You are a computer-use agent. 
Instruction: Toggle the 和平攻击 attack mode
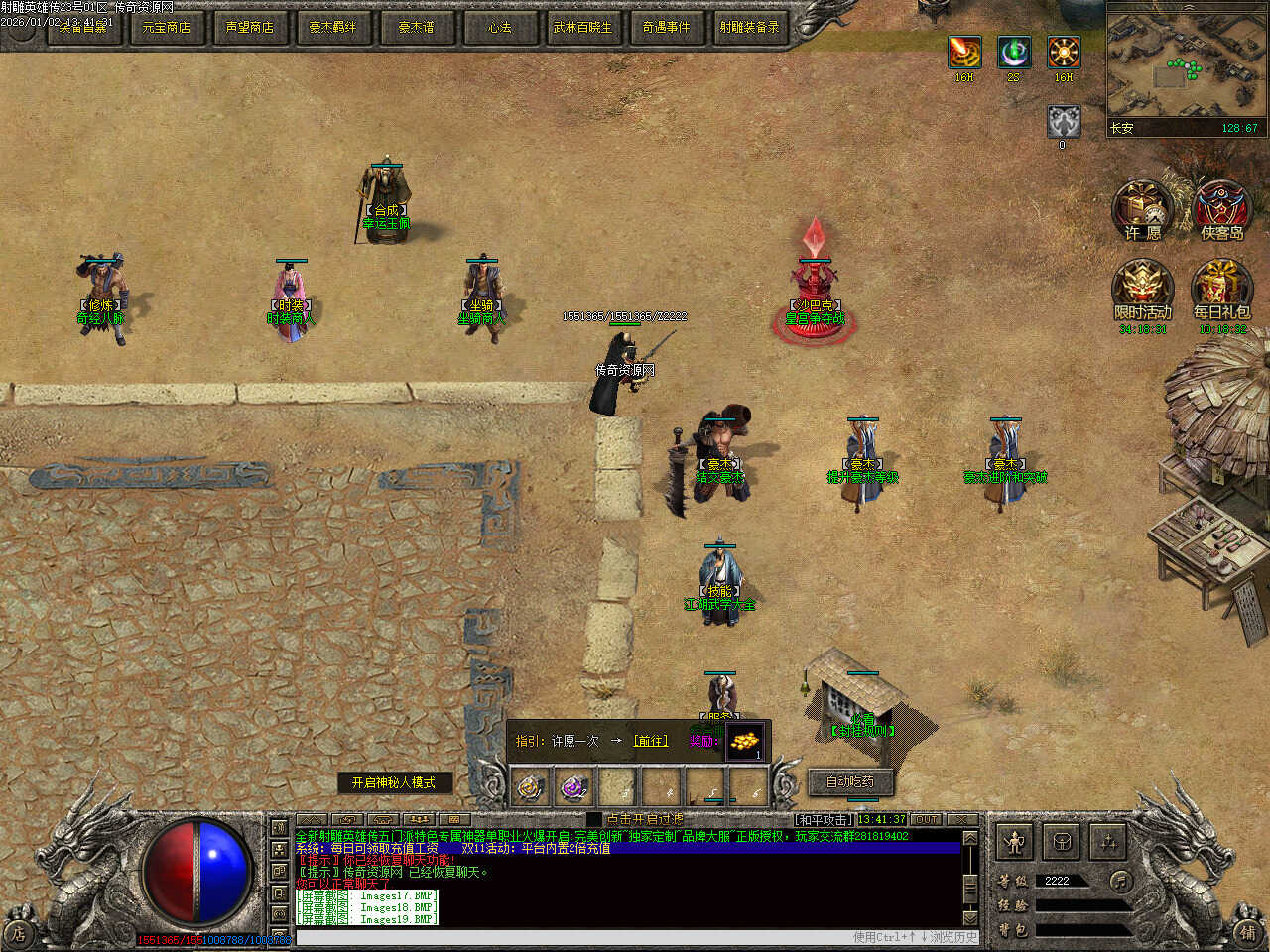click(824, 819)
